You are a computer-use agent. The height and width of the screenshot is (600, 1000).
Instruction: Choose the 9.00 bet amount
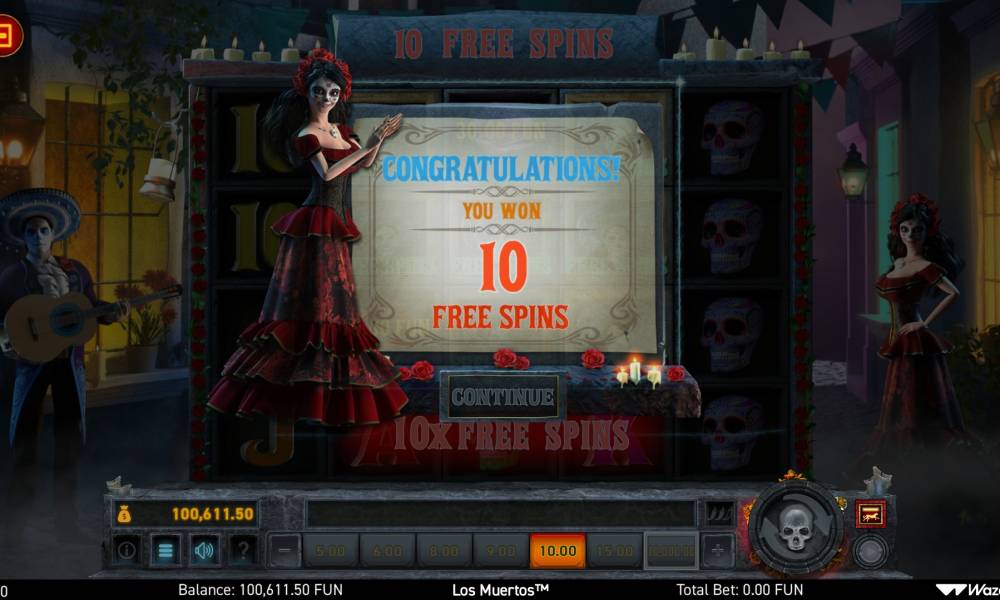tap(501, 551)
